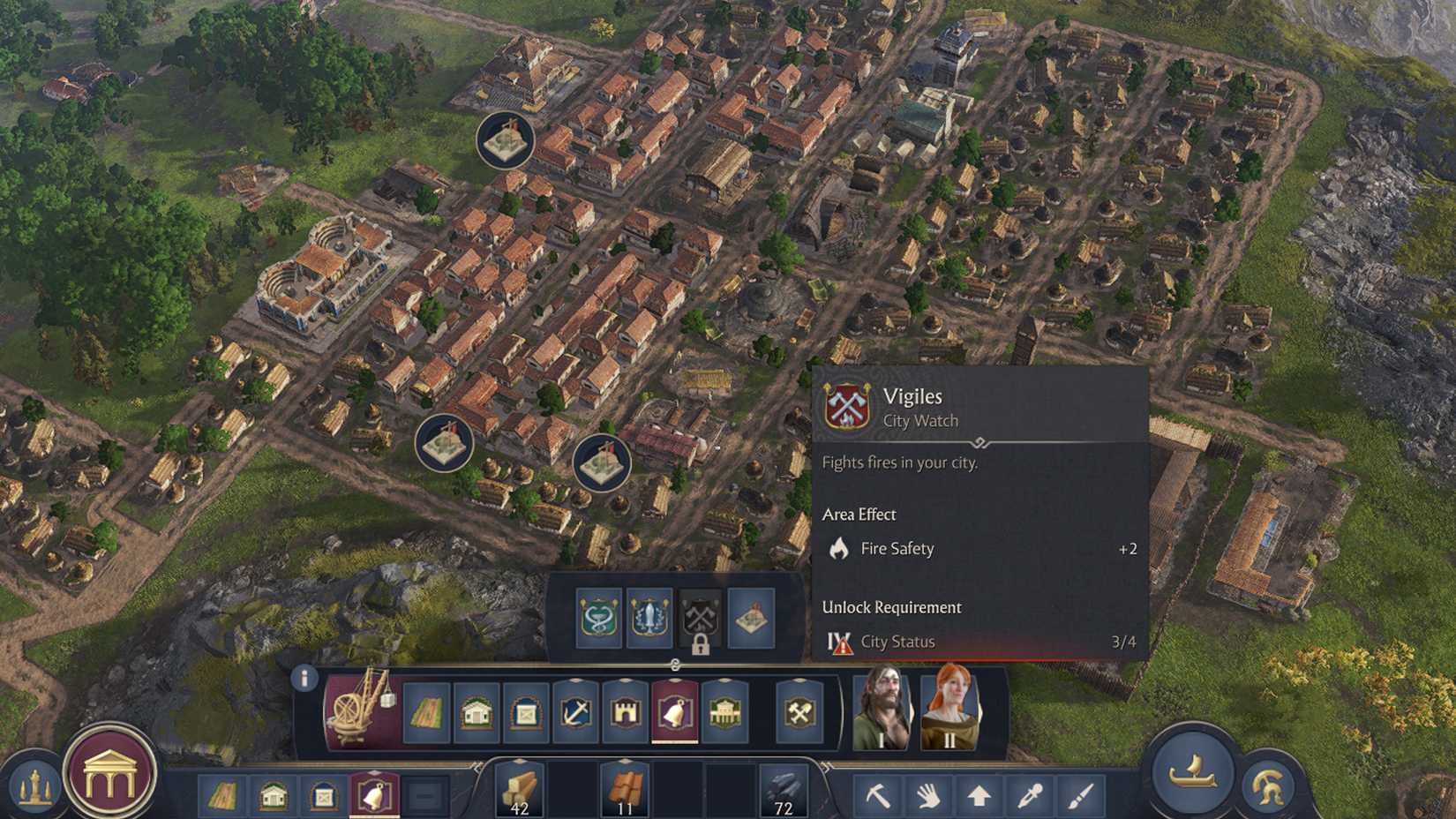Select the green temple Civic buildings category
Screen dimensions: 1456x819
click(x=724, y=710)
